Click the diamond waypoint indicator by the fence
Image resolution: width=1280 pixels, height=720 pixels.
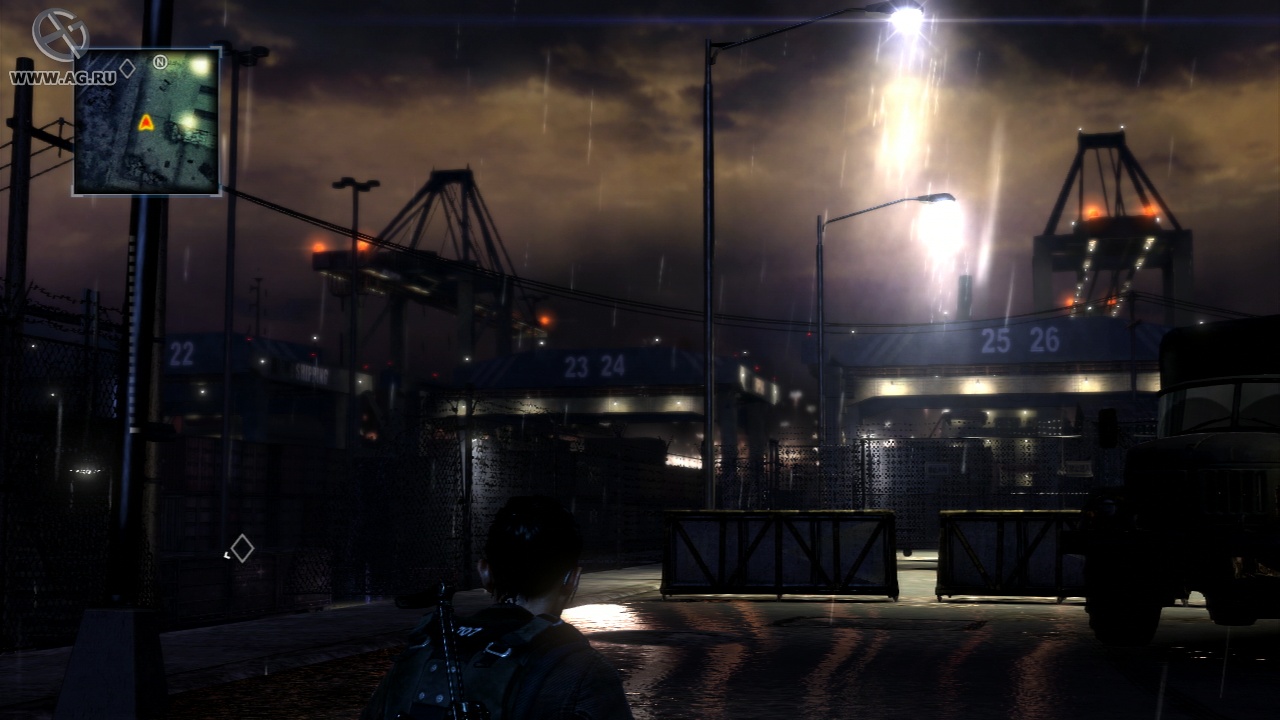tap(242, 548)
